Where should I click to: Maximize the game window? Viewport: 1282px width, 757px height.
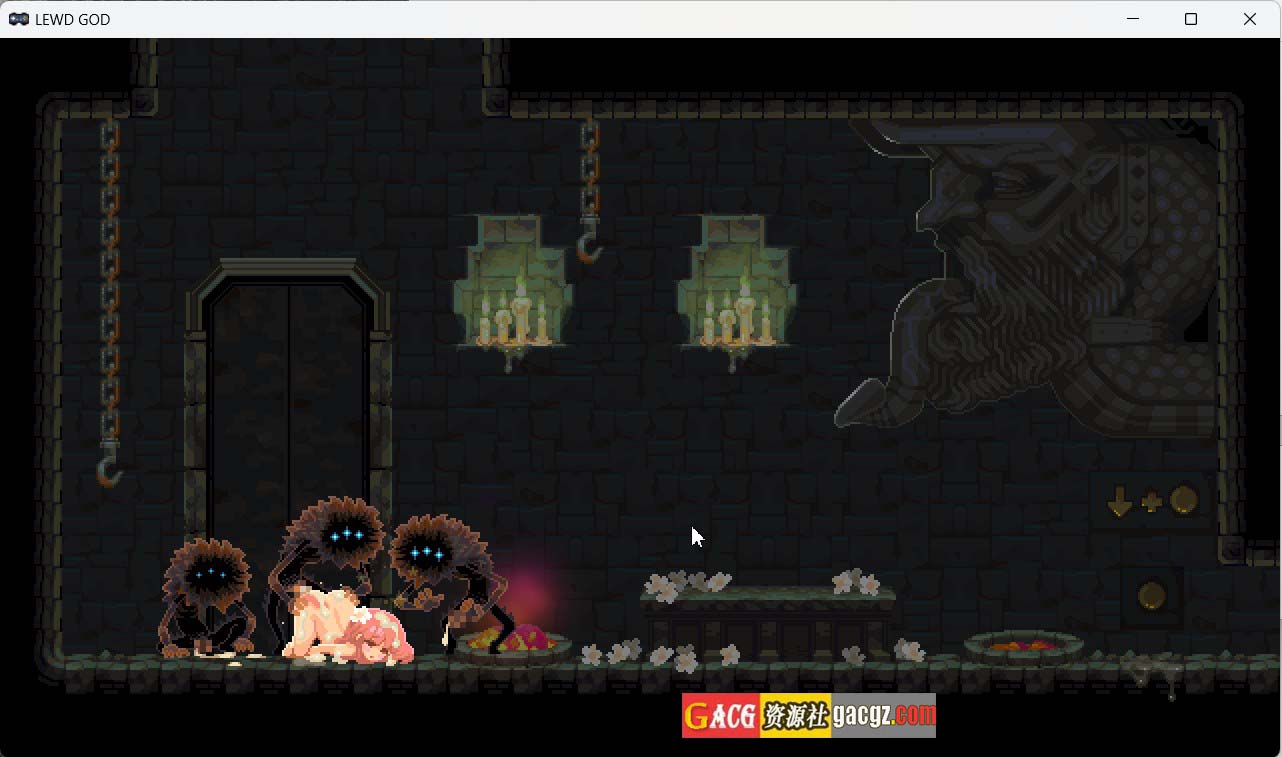click(1191, 19)
